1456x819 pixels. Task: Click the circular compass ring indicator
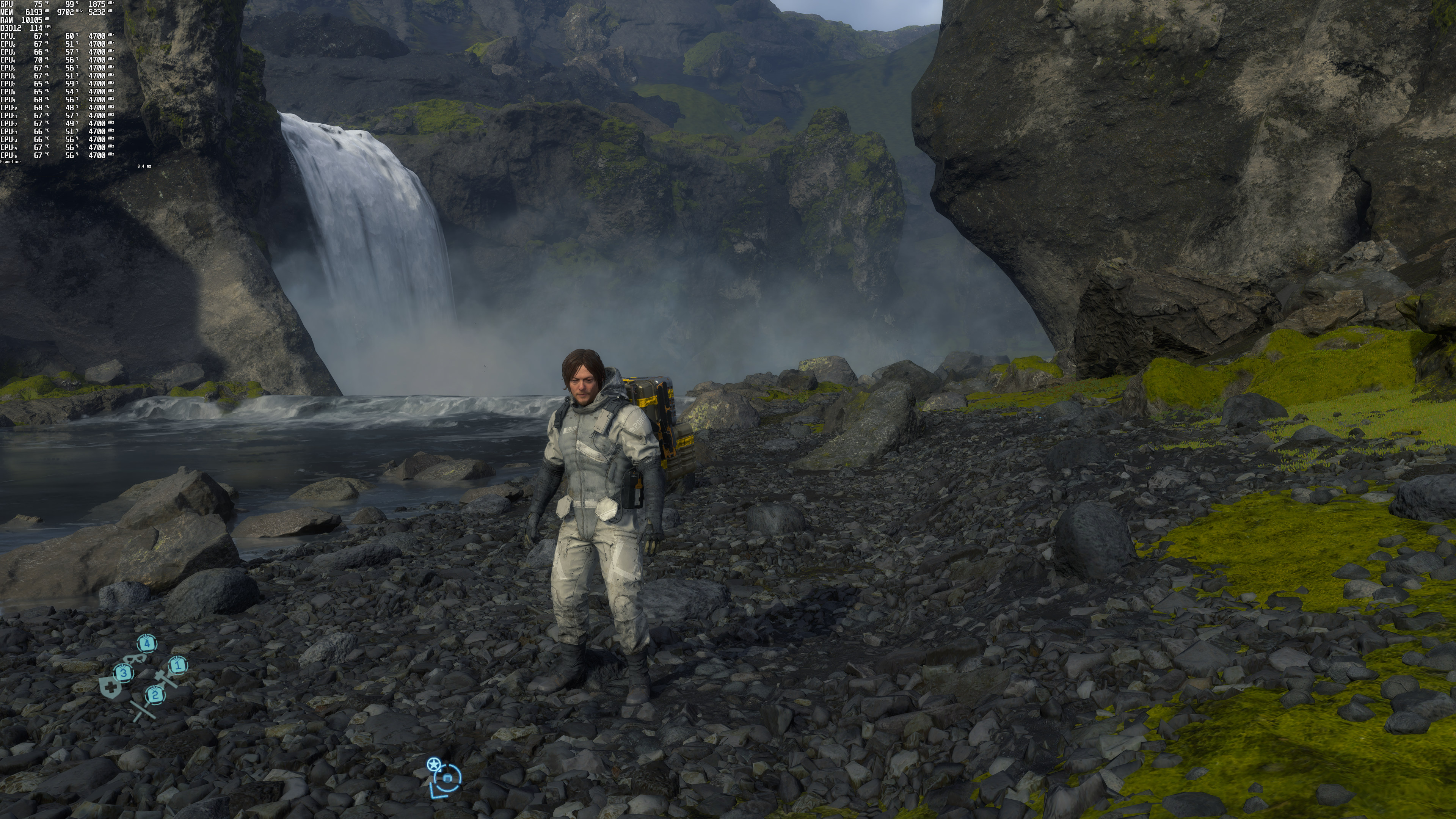click(x=448, y=778)
